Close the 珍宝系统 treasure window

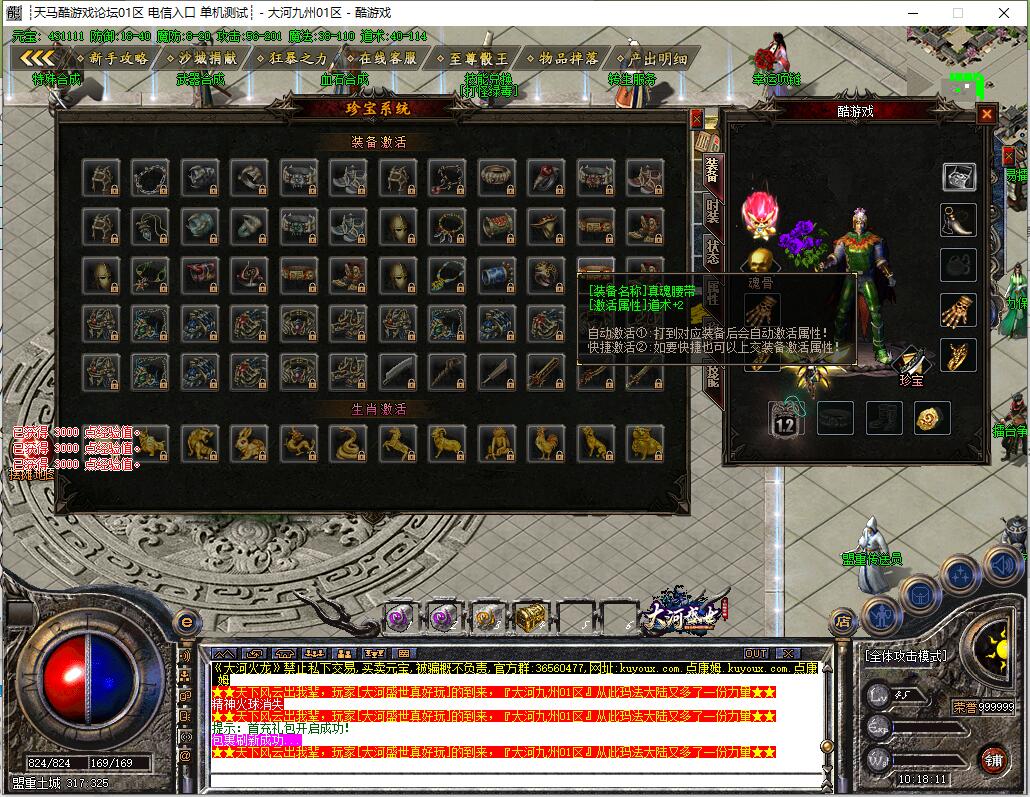[x=697, y=118]
